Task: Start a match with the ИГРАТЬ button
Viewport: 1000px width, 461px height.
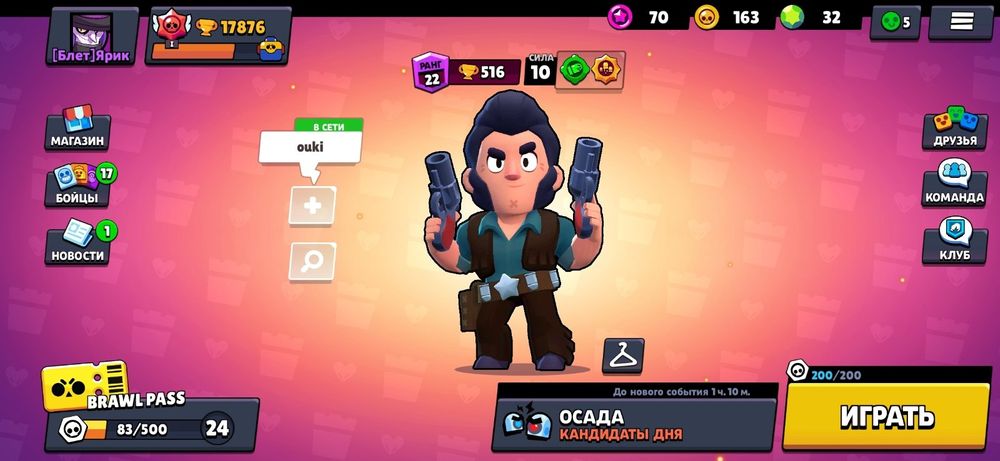Action: click(886, 416)
